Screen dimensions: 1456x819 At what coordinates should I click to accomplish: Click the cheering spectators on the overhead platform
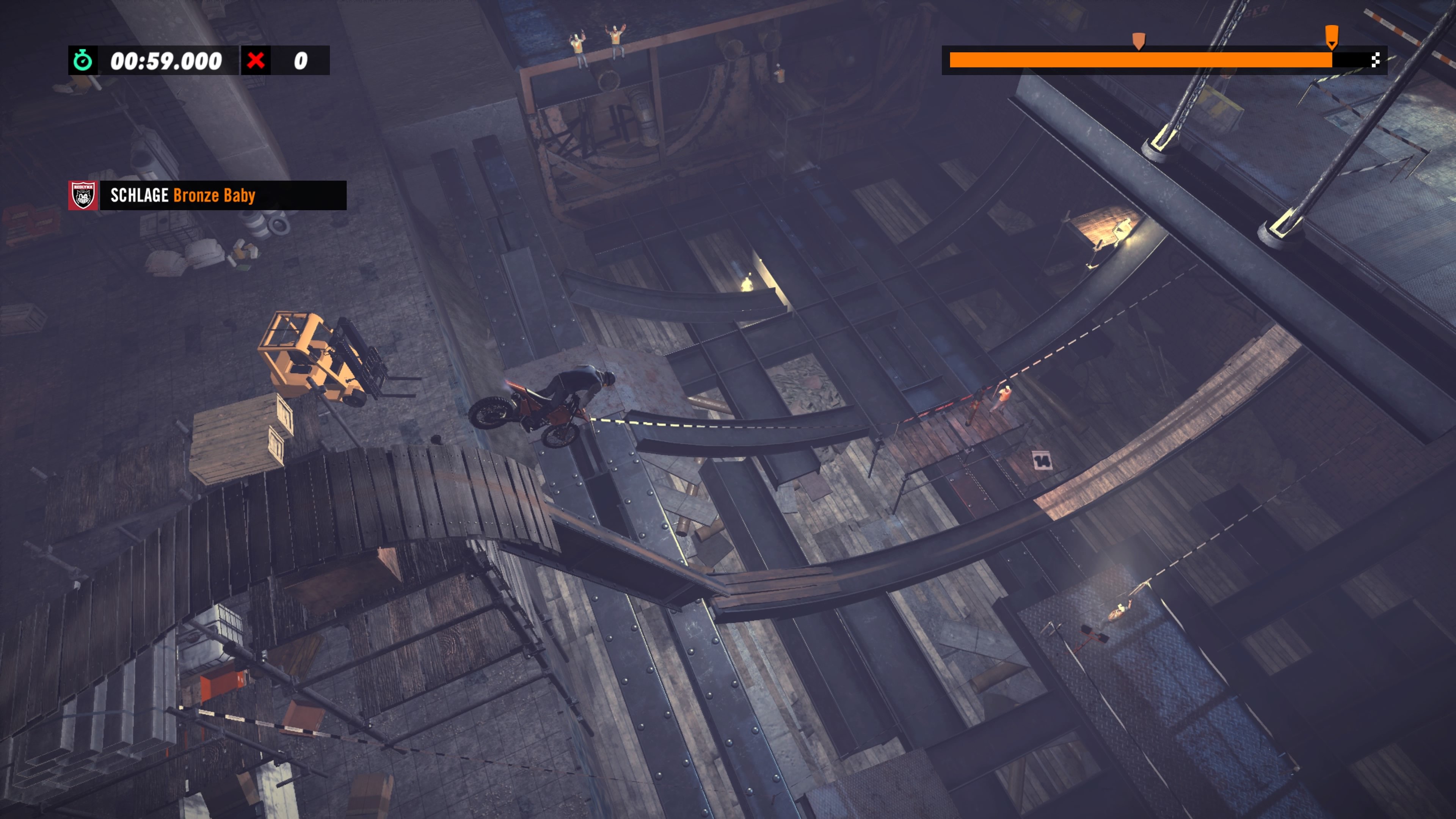coord(597,42)
